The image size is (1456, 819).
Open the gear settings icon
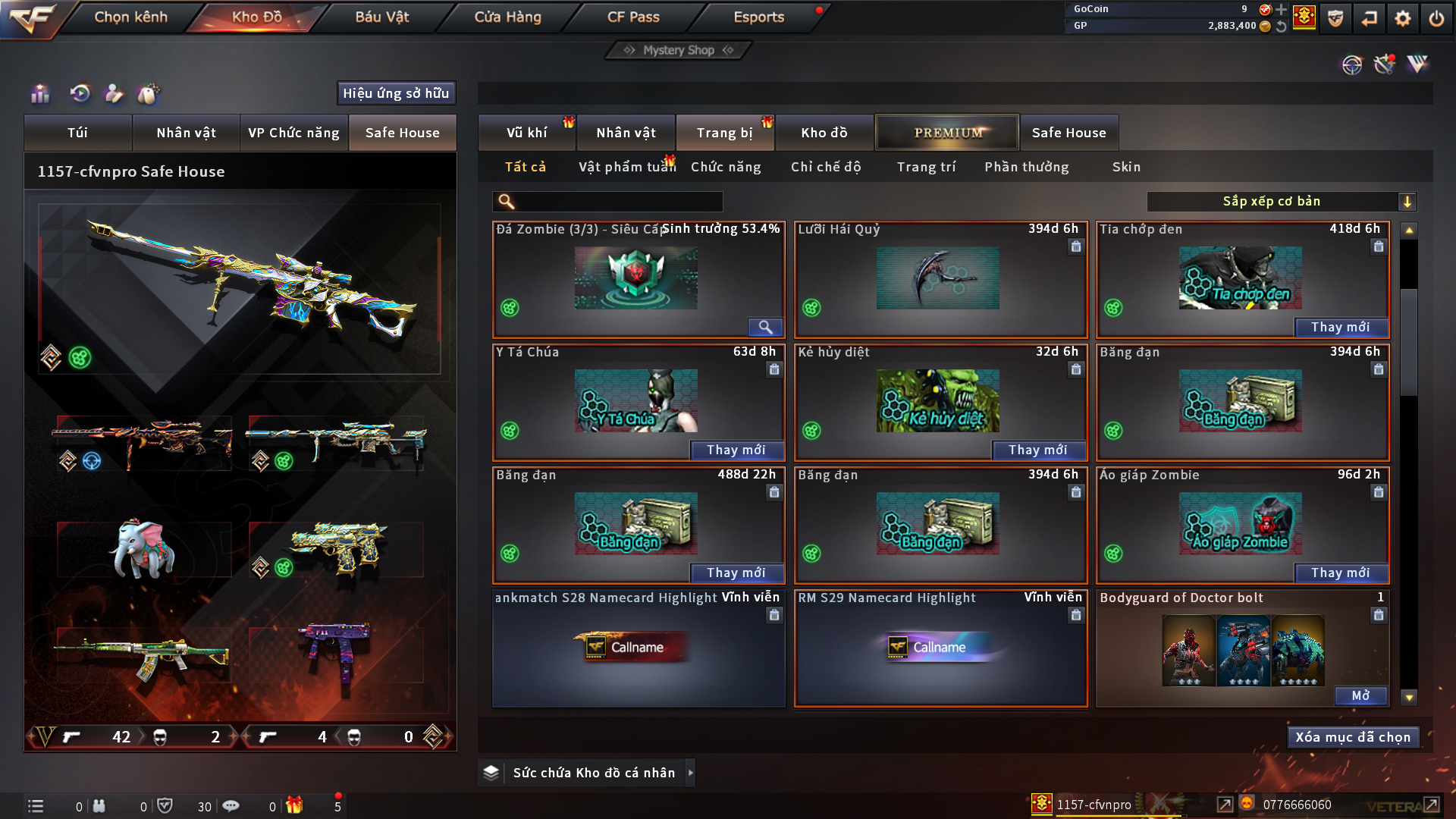(x=1402, y=18)
